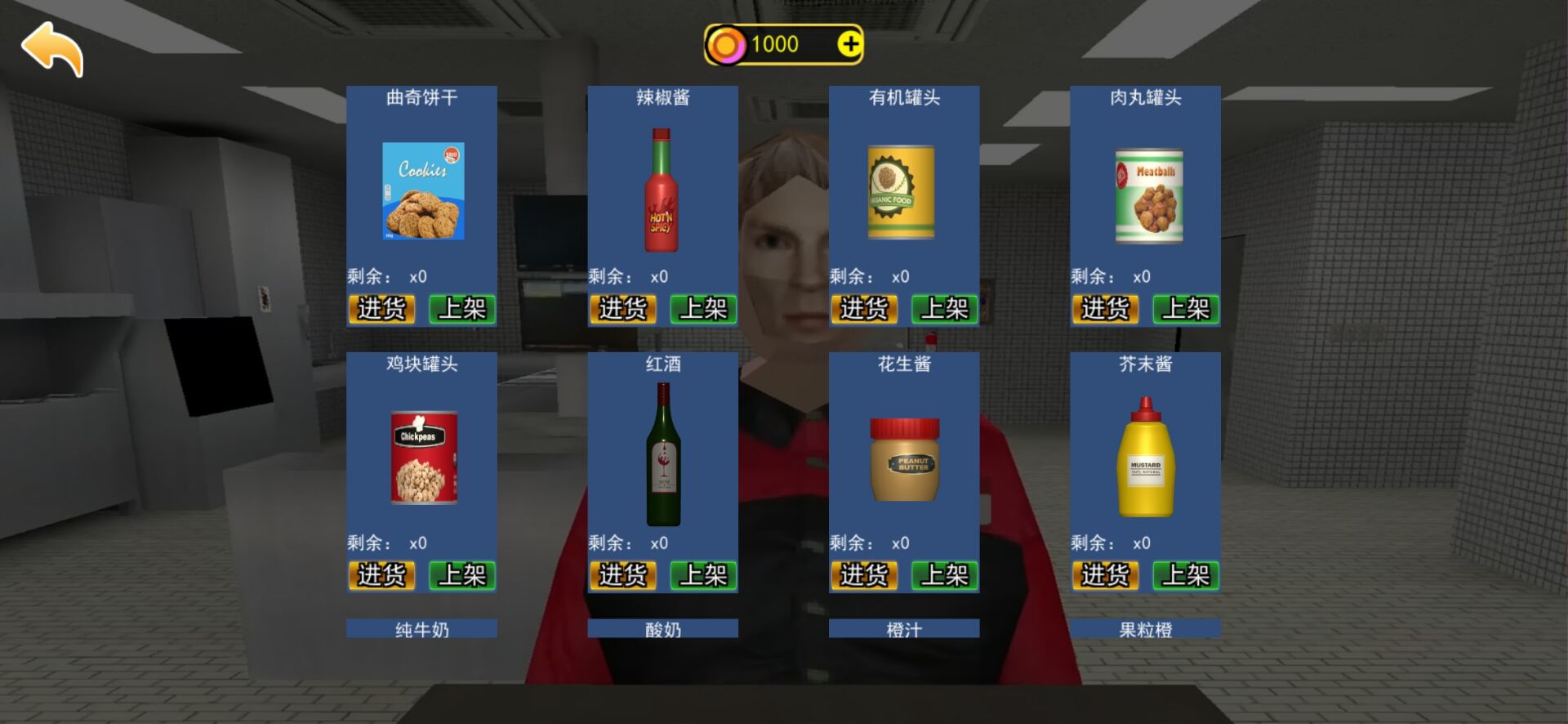Add more coins with the plus button
This screenshot has height=724, width=1568.
849,44
